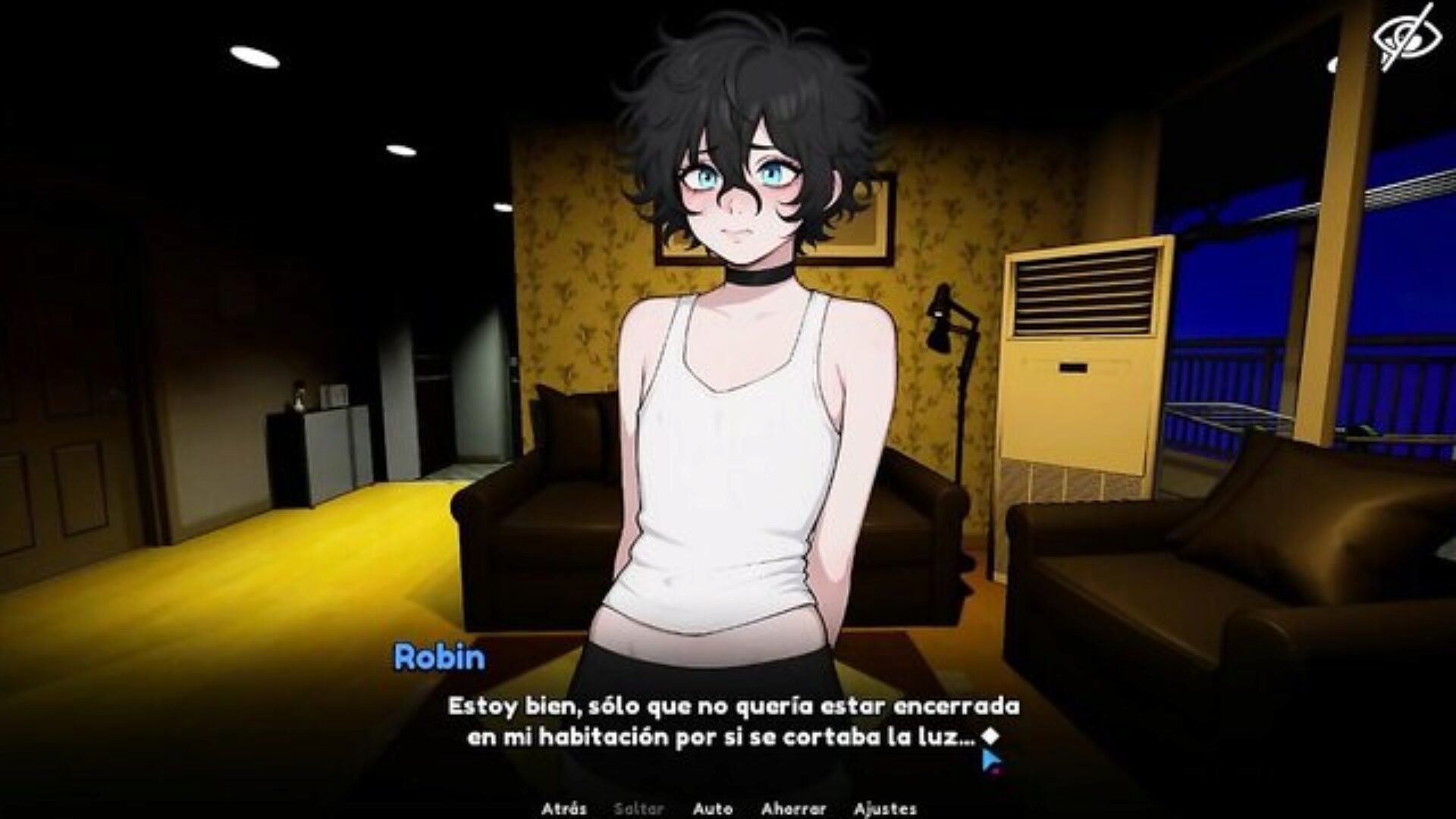Go back with the Atrás button

click(563, 808)
